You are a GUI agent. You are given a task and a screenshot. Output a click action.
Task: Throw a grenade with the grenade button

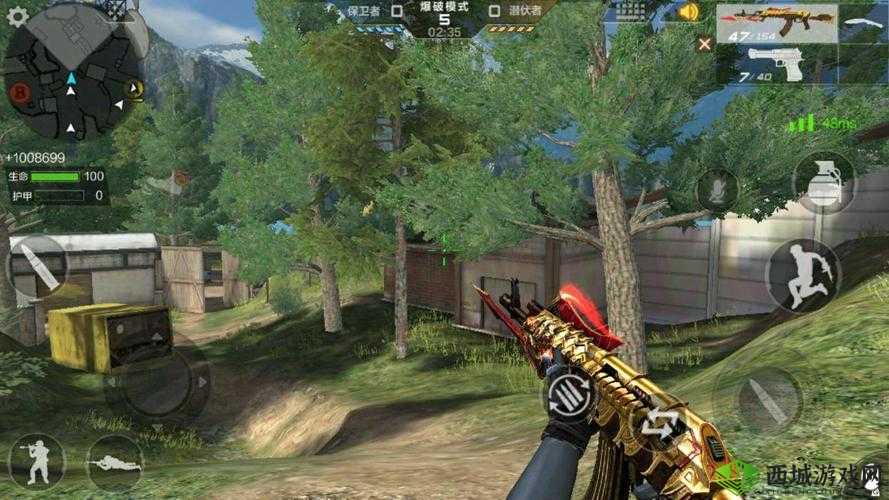pyautogui.click(x=823, y=182)
